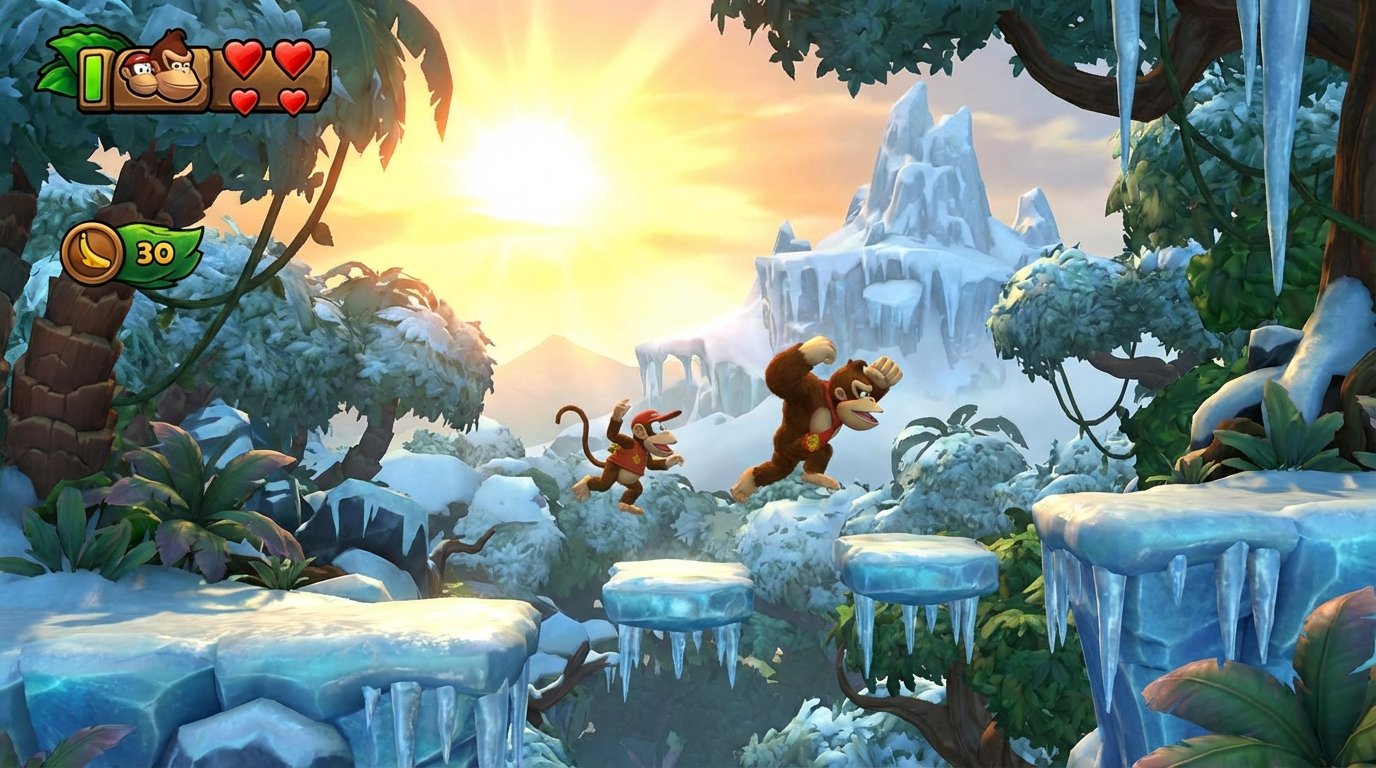Screen dimensions: 1376x768
Task: Click the central floating ice platform
Action: [680, 590]
